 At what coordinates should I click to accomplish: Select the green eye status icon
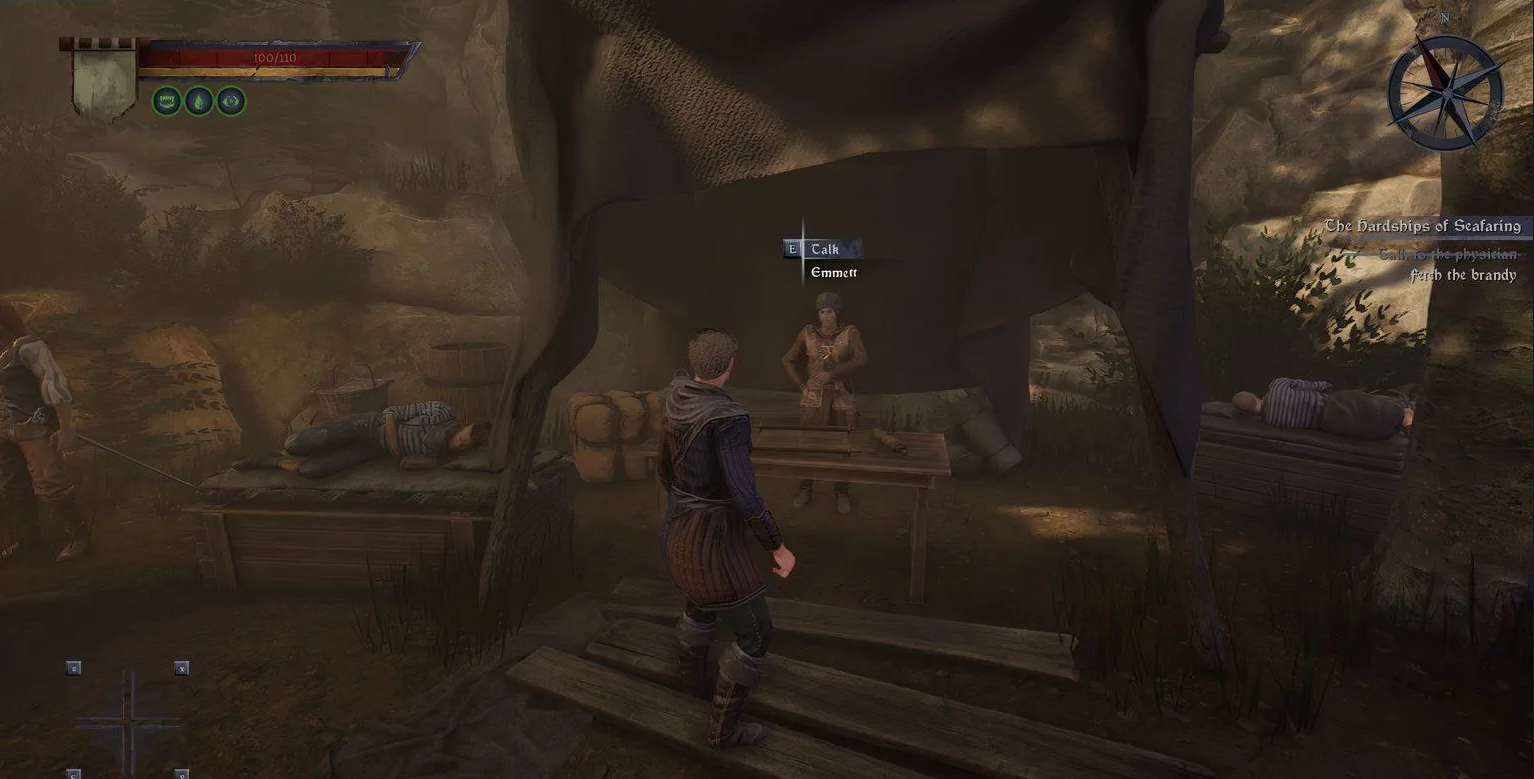click(x=231, y=101)
